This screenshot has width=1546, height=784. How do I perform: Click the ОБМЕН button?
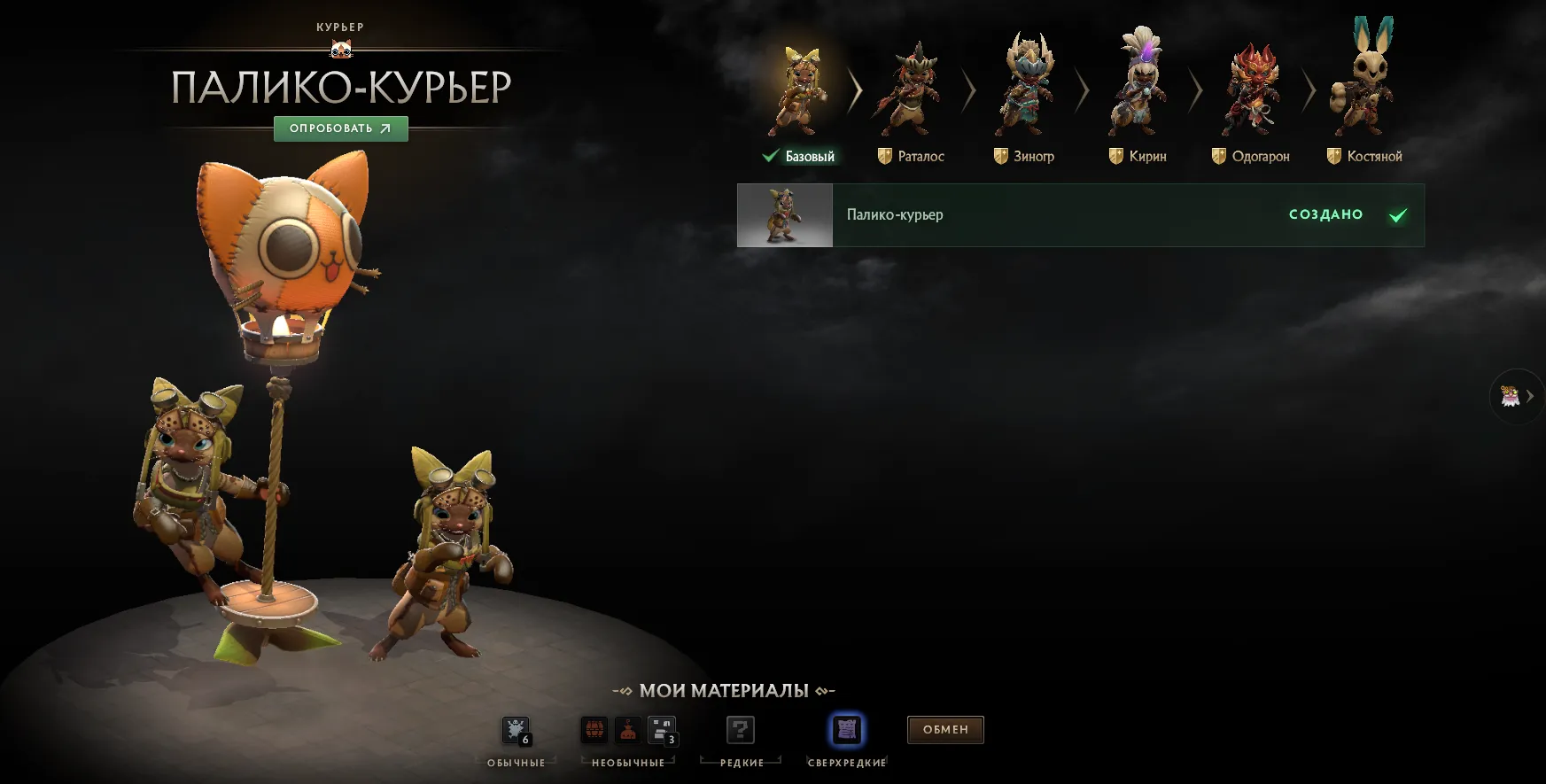944,729
